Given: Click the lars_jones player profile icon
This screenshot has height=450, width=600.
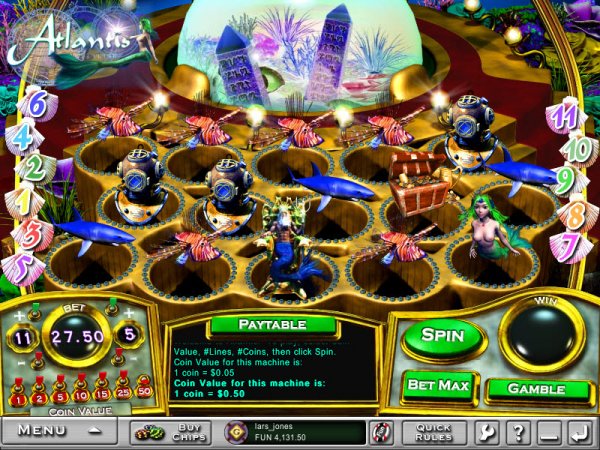Looking at the screenshot, I should (x=234, y=432).
